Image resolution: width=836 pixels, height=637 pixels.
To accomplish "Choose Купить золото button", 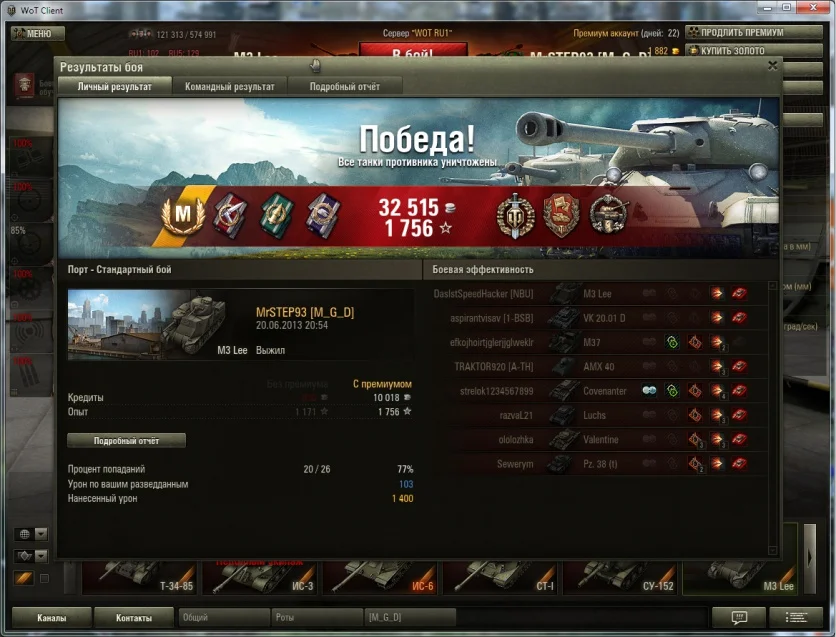I will [x=734, y=50].
